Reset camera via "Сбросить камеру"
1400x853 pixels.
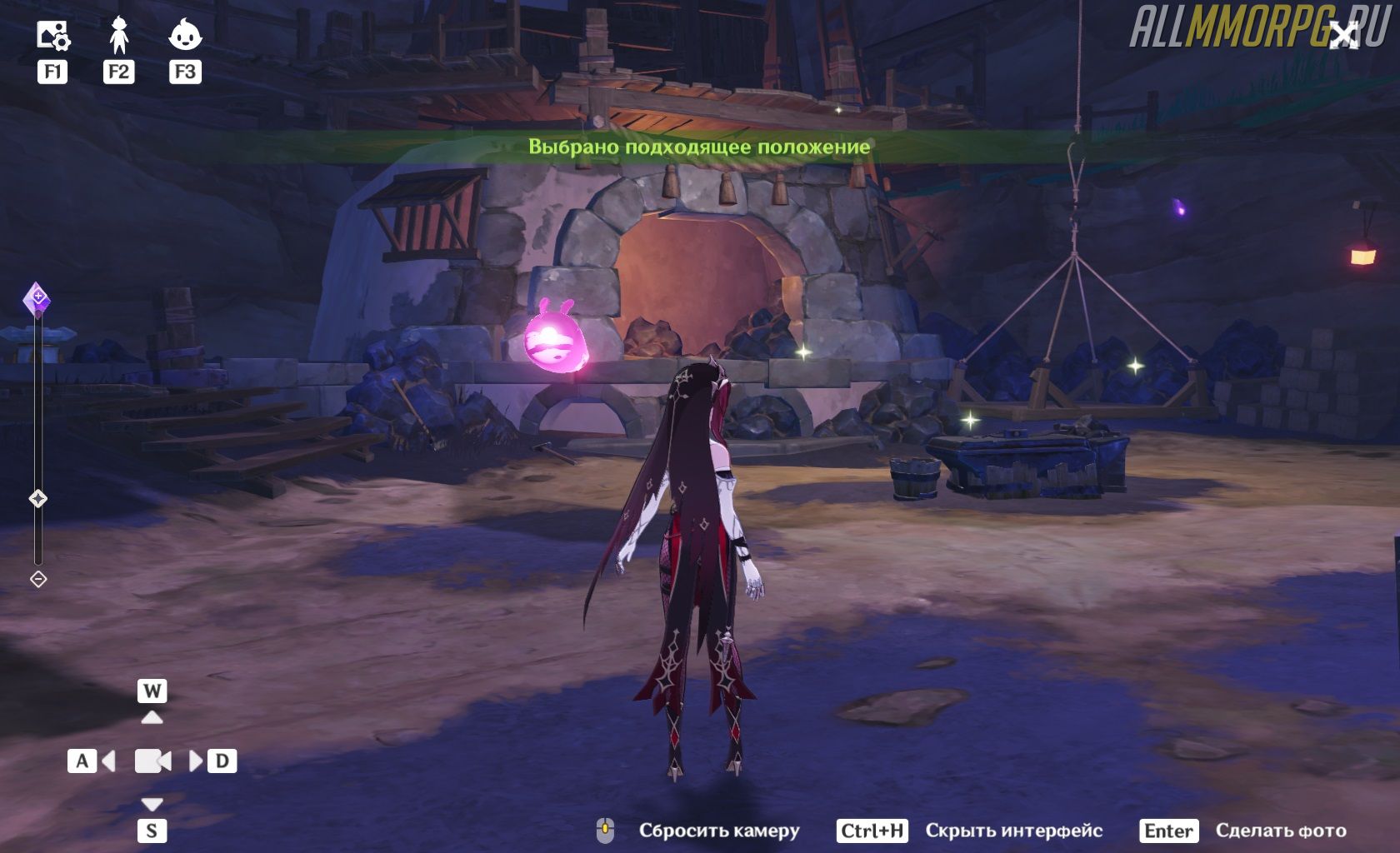click(718, 831)
